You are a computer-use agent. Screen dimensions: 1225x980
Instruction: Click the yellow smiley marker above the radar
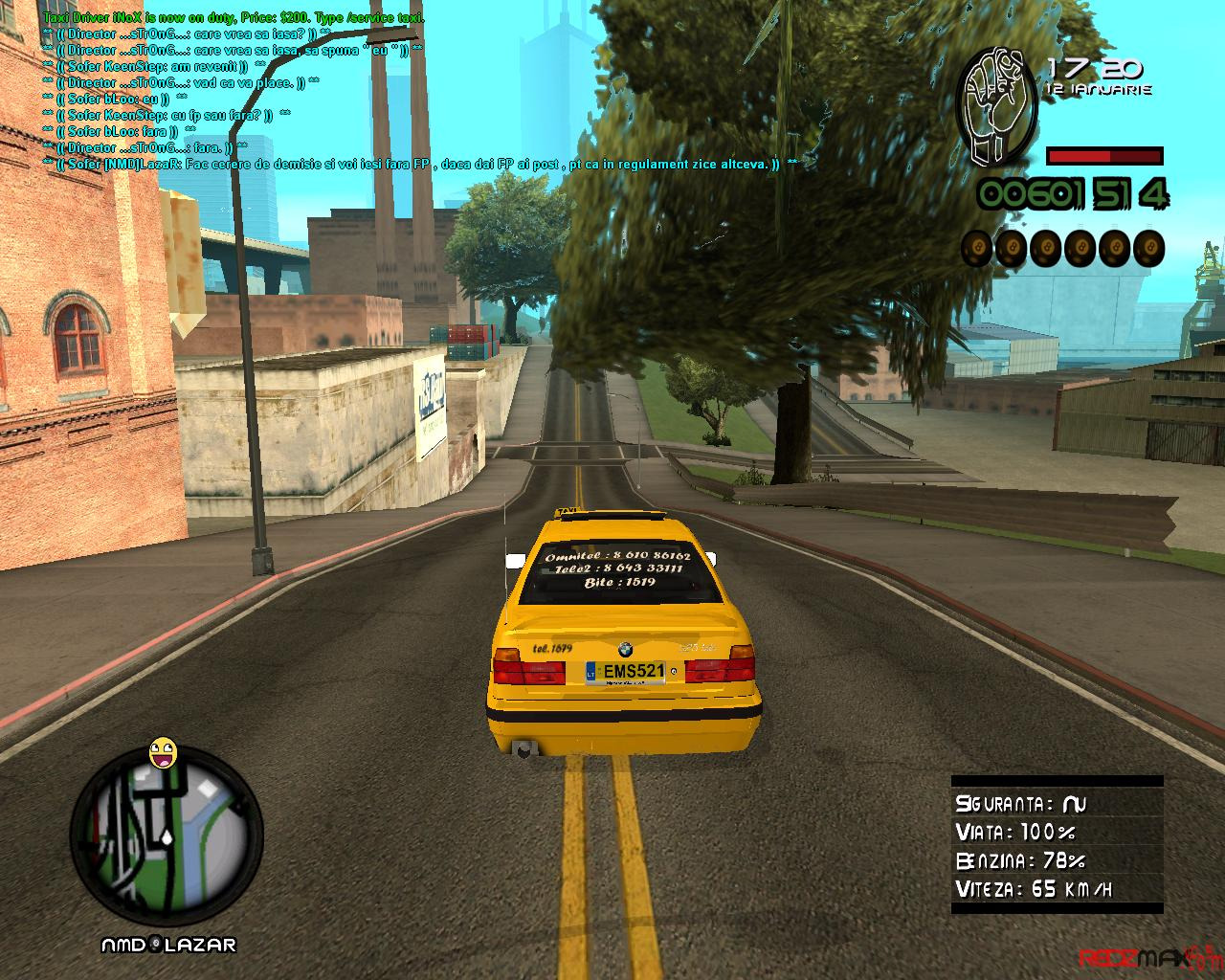click(164, 753)
